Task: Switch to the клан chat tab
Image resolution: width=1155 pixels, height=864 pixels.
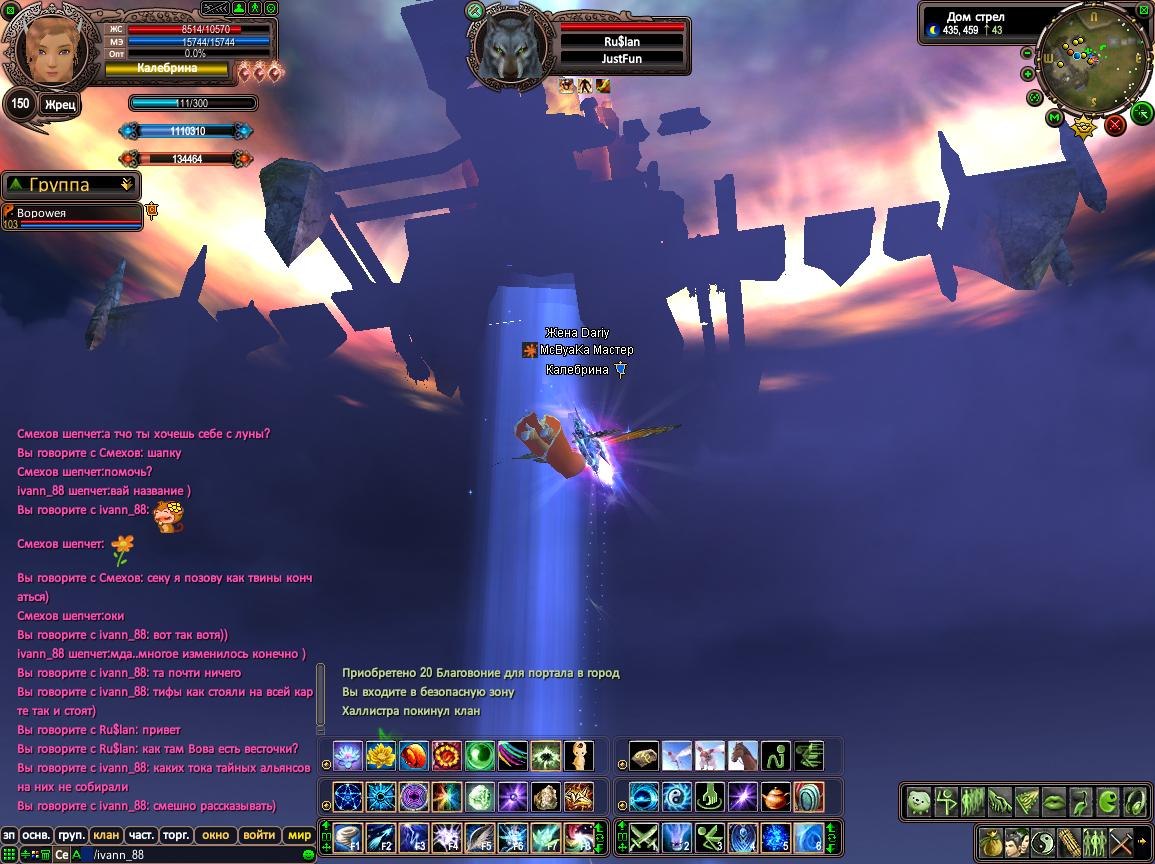Action: [x=105, y=835]
